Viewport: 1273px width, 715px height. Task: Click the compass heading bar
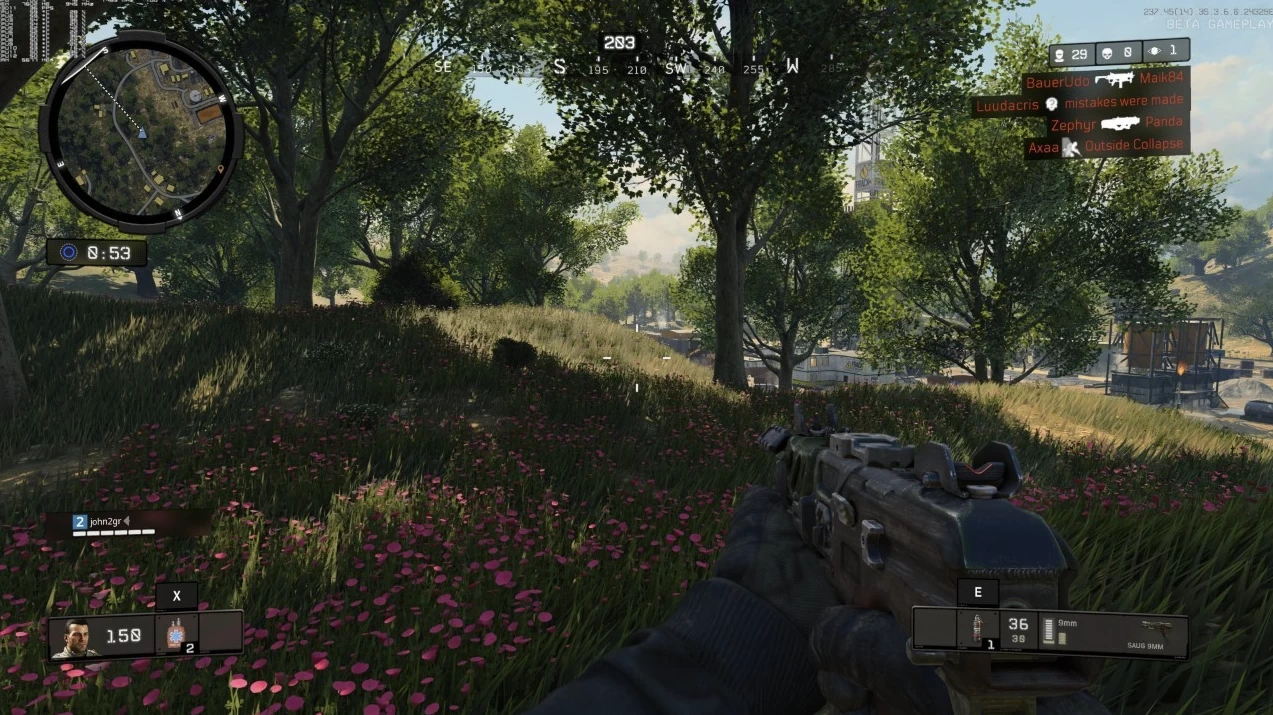(x=638, y=67)
